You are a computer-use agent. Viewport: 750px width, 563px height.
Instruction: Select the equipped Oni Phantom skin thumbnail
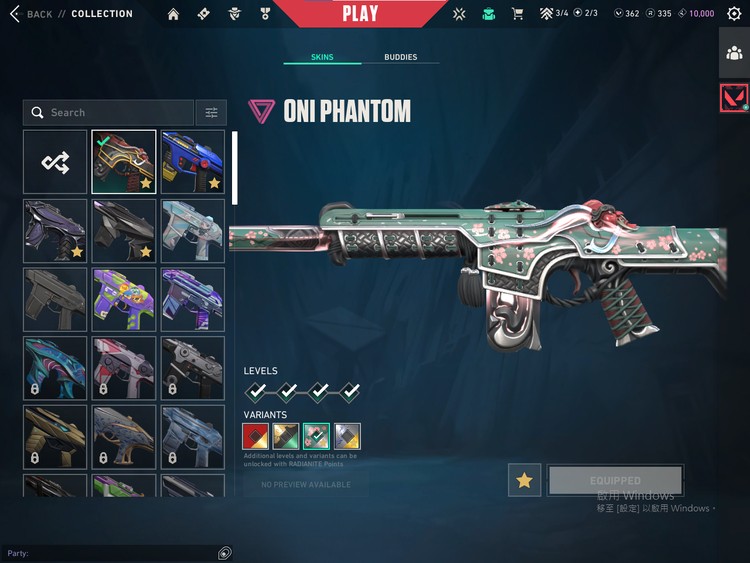point(124,161)
